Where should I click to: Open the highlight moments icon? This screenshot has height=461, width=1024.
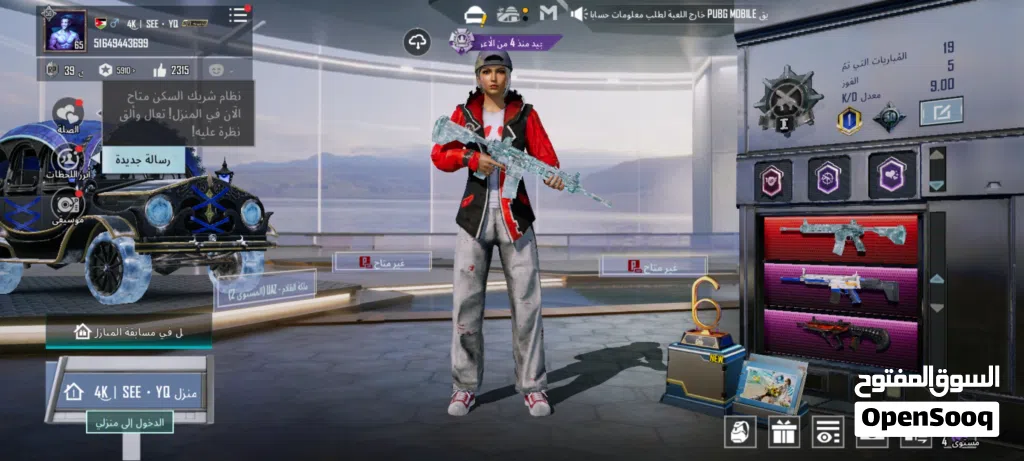[x=67, y=160]
